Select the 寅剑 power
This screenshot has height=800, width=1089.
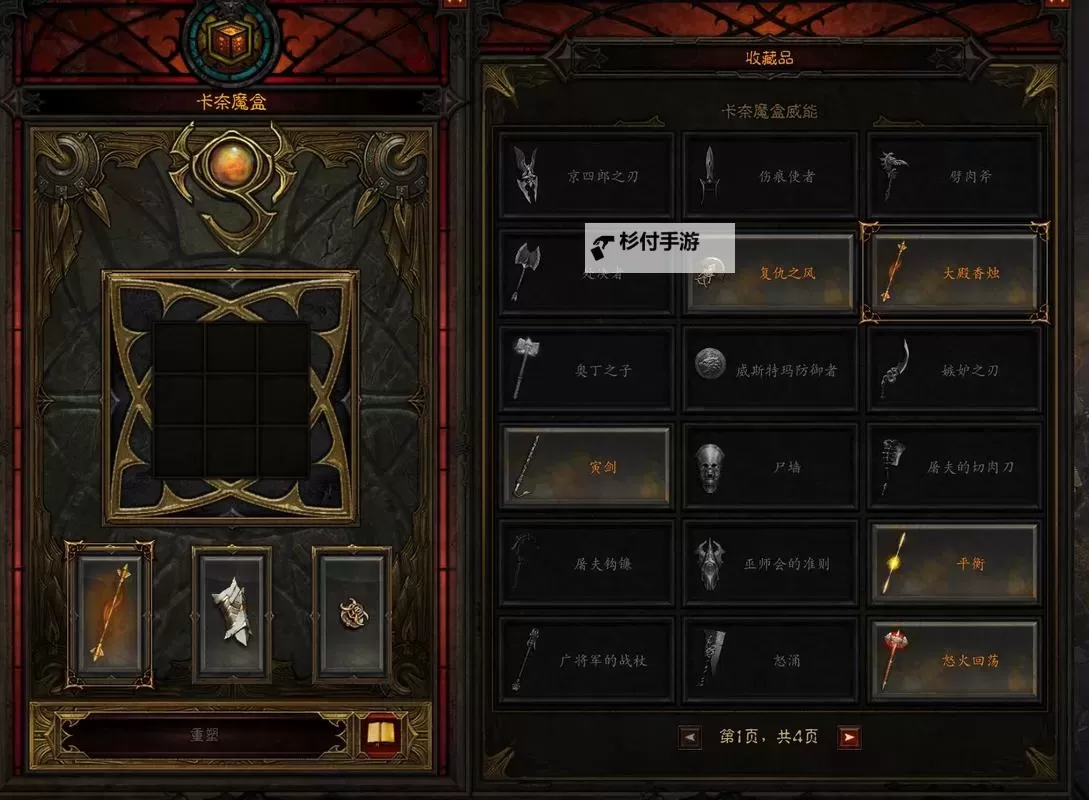pyautogui.click(x=586, y=467)
